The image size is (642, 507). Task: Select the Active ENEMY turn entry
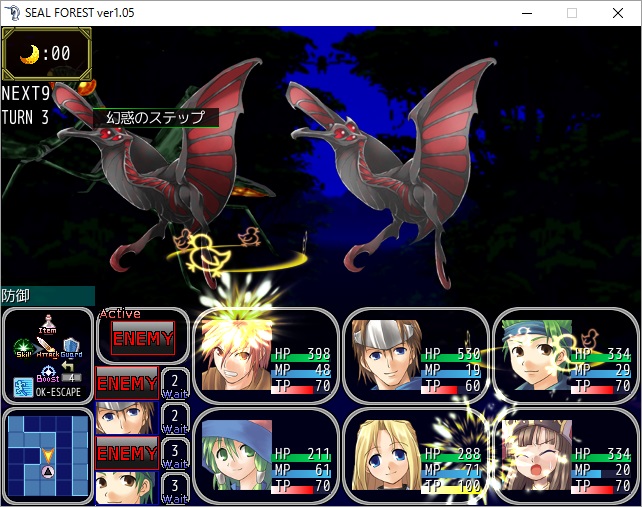142,338
